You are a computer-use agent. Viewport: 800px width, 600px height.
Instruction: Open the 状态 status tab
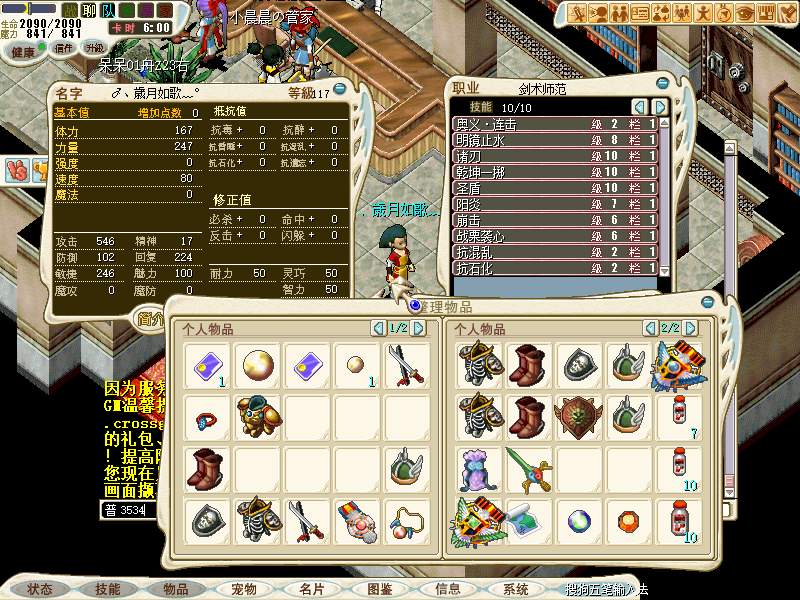40,589
